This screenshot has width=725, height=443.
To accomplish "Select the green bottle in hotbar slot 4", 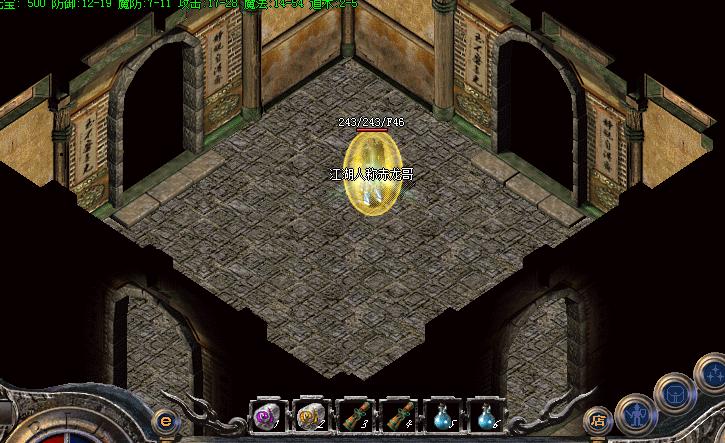I will click(x=399, y=415).
